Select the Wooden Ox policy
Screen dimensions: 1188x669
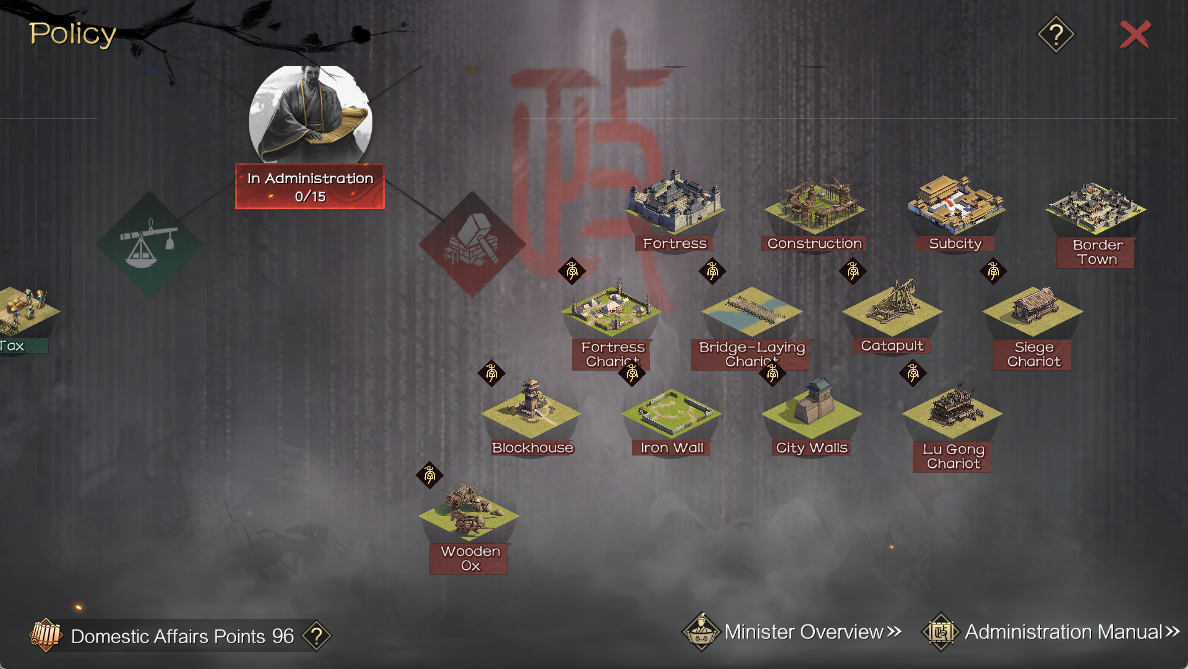[x=469, y=520]
